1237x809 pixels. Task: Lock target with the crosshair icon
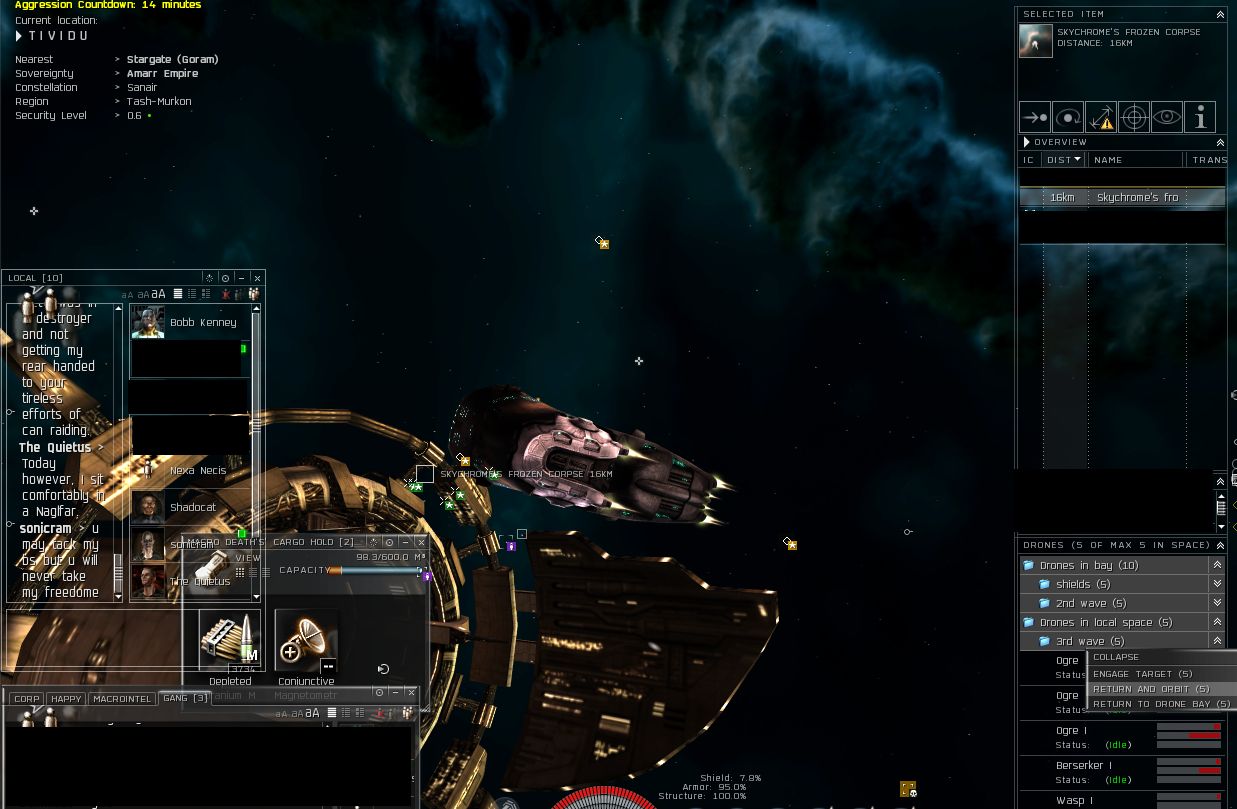tap(1134, 117)
